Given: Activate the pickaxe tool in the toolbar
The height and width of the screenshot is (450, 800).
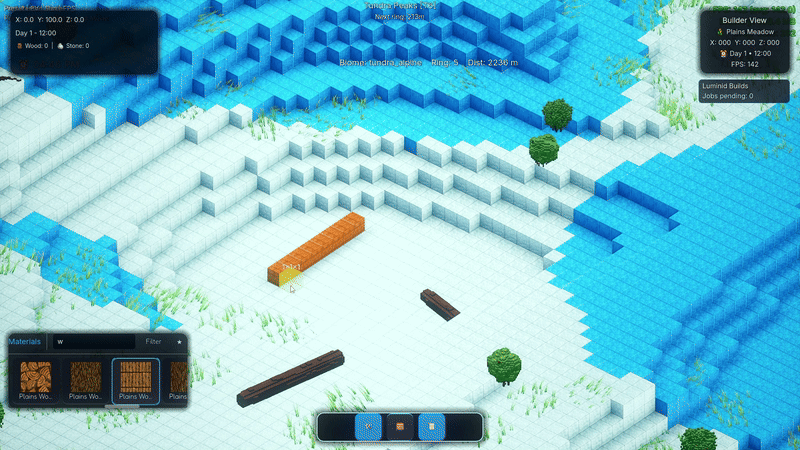Looking at the screenshot, I should click(368, 427).
